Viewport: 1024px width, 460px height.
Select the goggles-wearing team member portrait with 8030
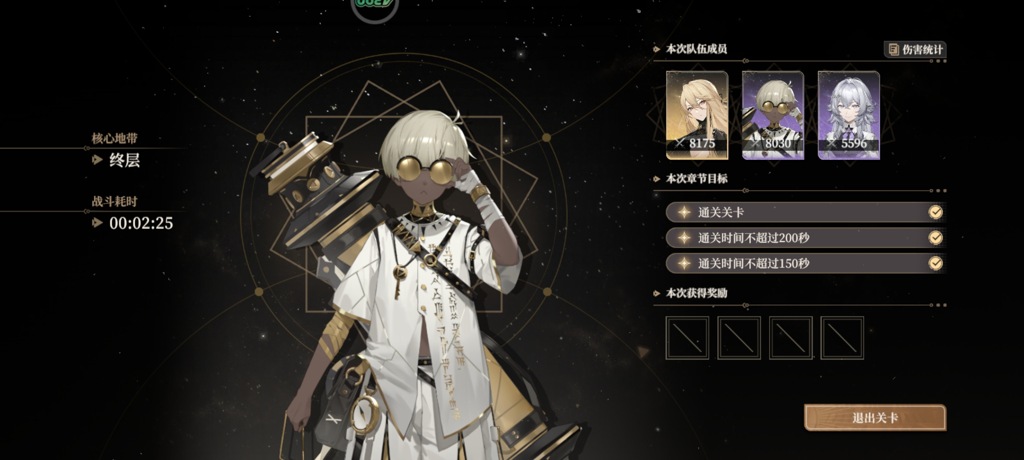[x=773, y=114]
